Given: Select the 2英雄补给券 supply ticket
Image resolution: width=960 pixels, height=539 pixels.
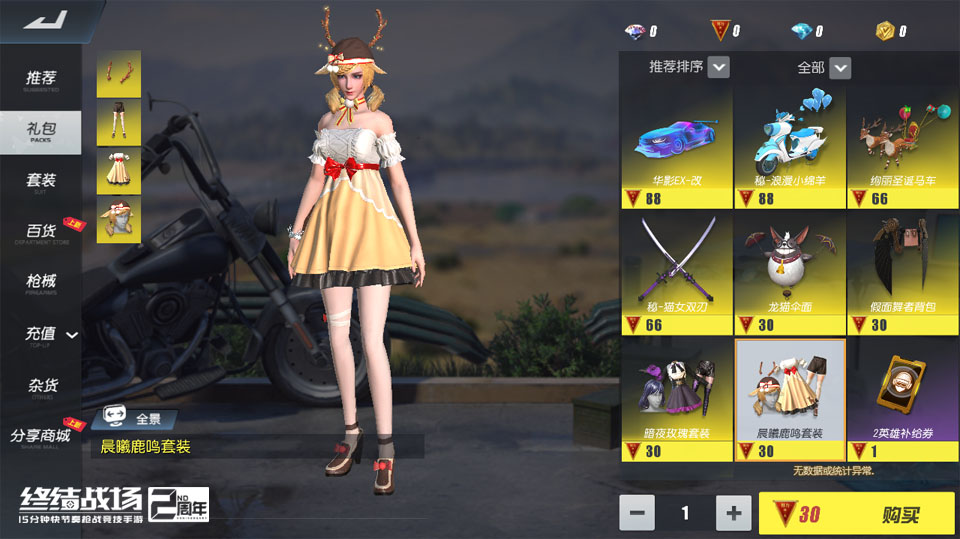Looking at the screenshot, I should [902, 399].
